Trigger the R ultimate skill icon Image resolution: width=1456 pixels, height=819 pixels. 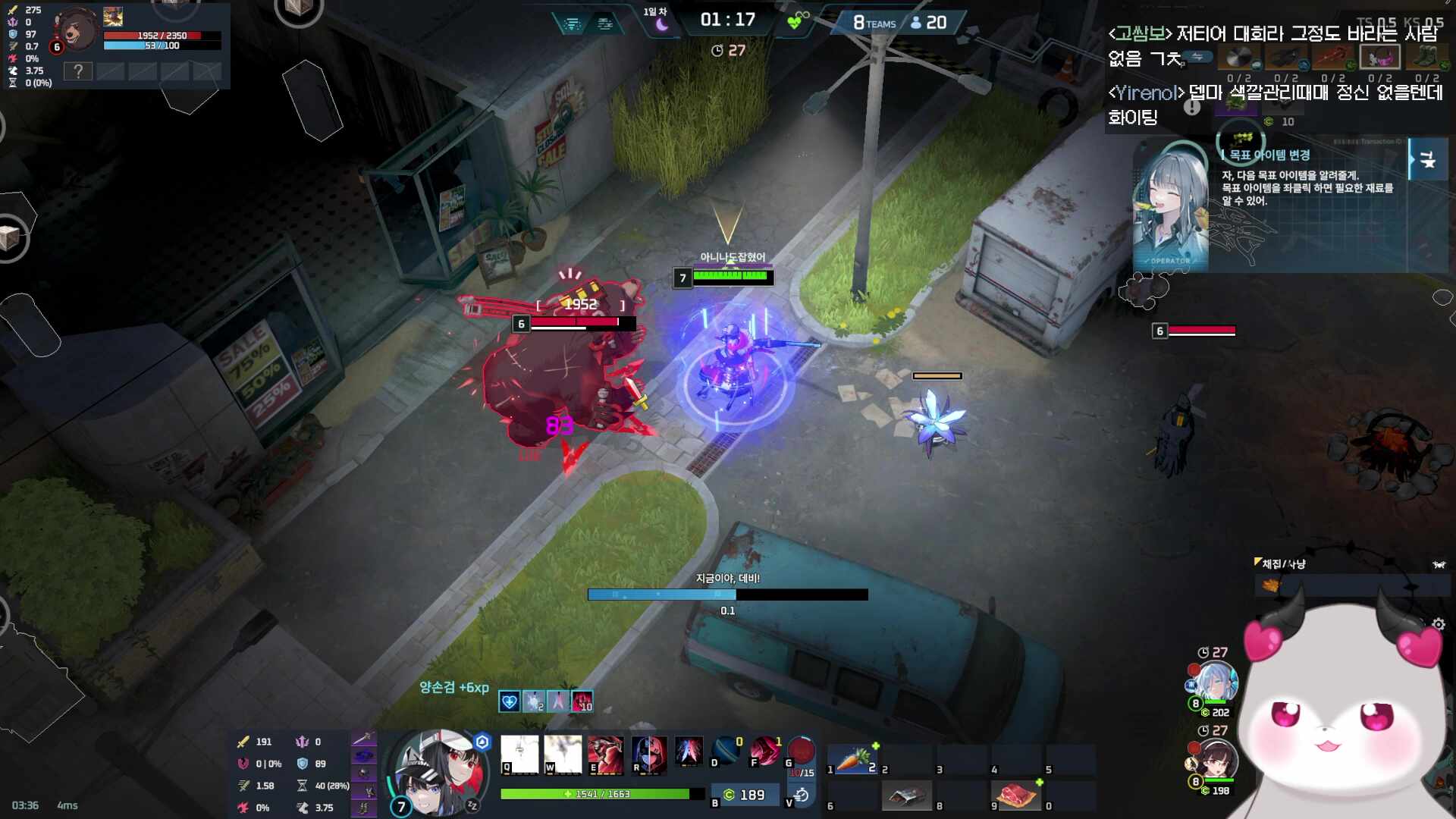pyautogui.click(x=649, y=755)
